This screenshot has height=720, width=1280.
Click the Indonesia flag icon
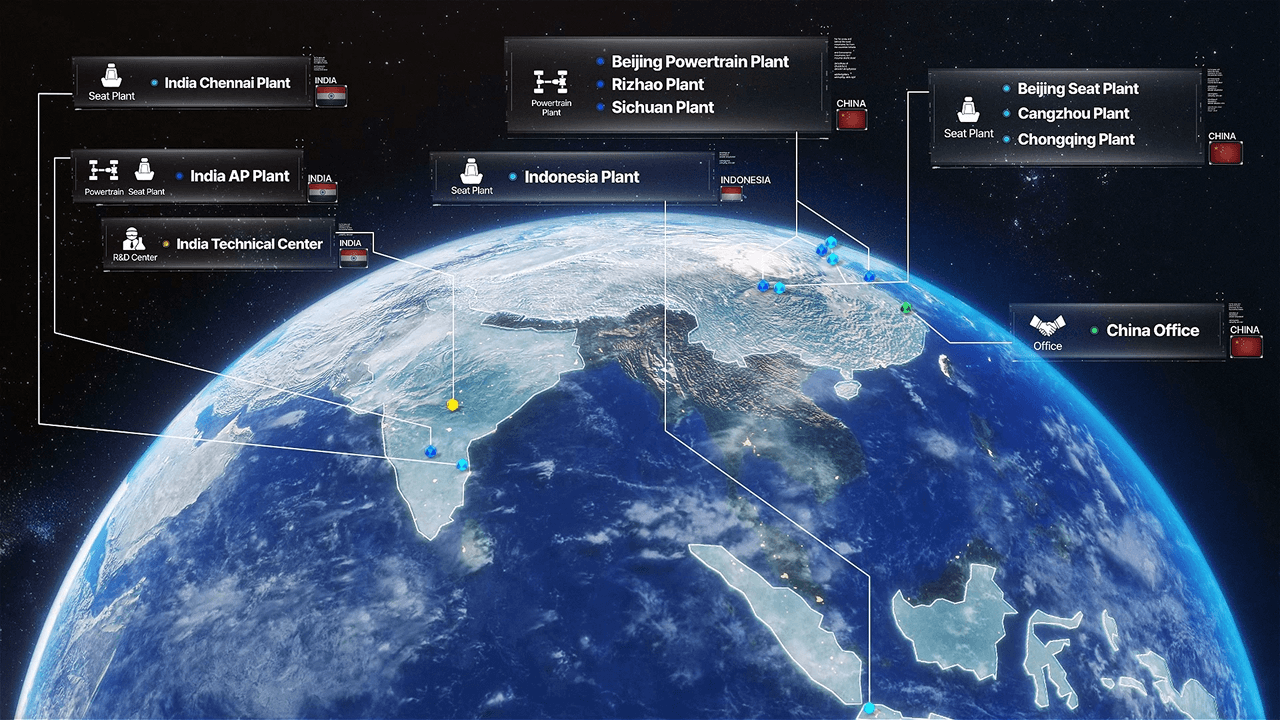(x=732, y=194)
